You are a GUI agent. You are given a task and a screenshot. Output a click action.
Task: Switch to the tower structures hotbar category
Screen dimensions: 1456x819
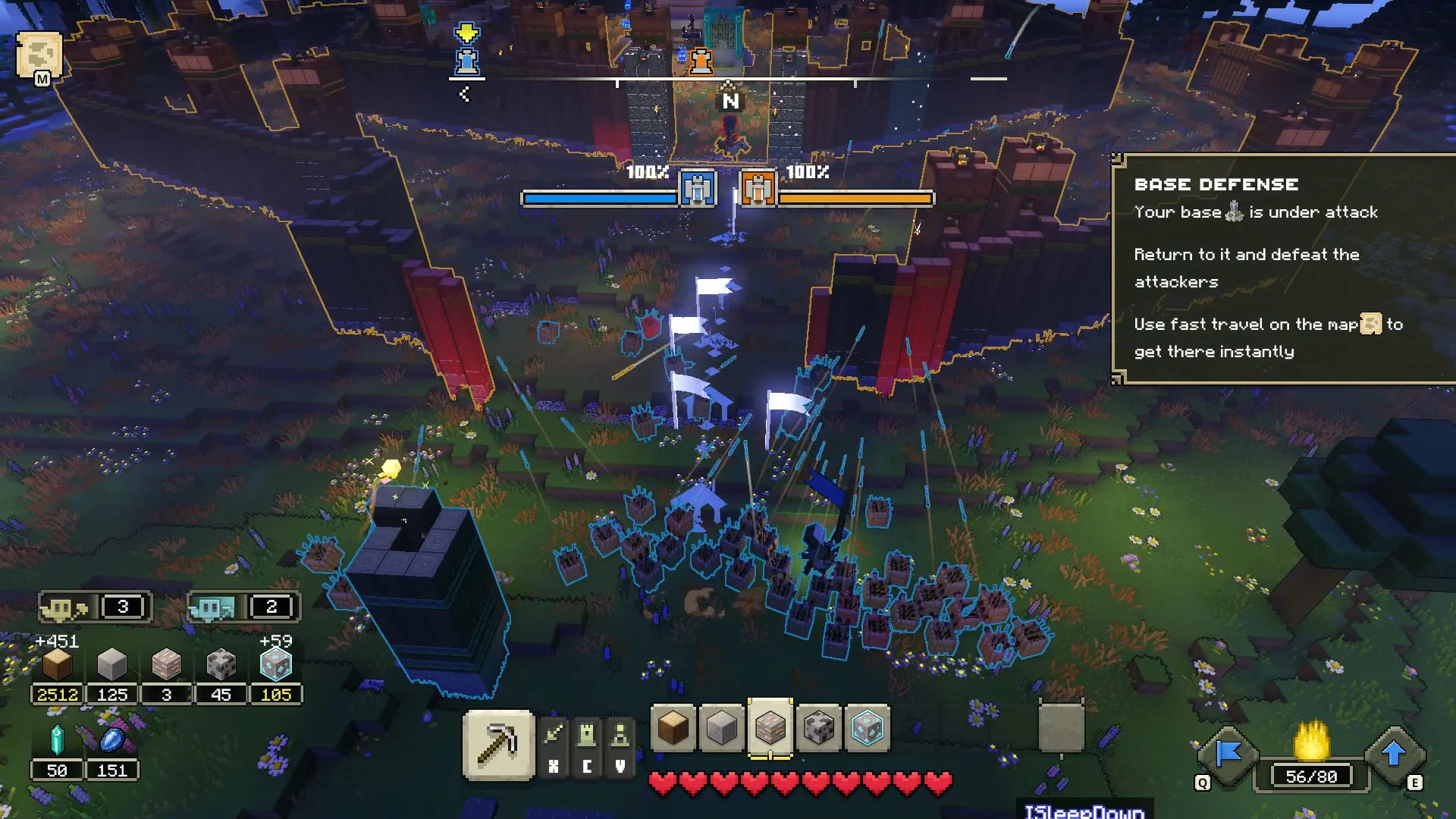click(x=587, y=735)
